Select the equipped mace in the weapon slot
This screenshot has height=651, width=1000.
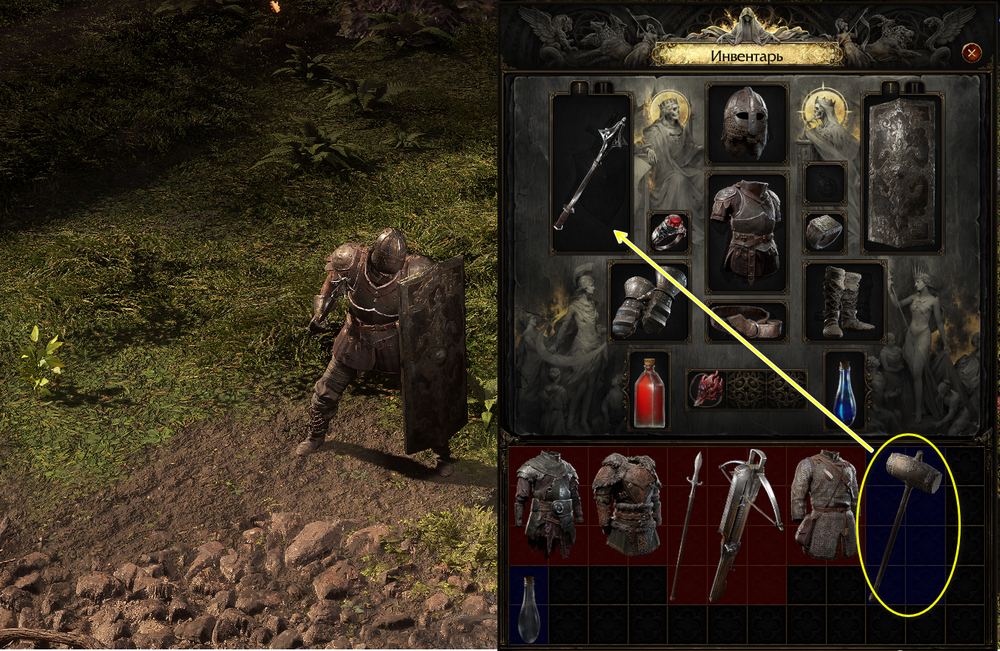point(591,172)
